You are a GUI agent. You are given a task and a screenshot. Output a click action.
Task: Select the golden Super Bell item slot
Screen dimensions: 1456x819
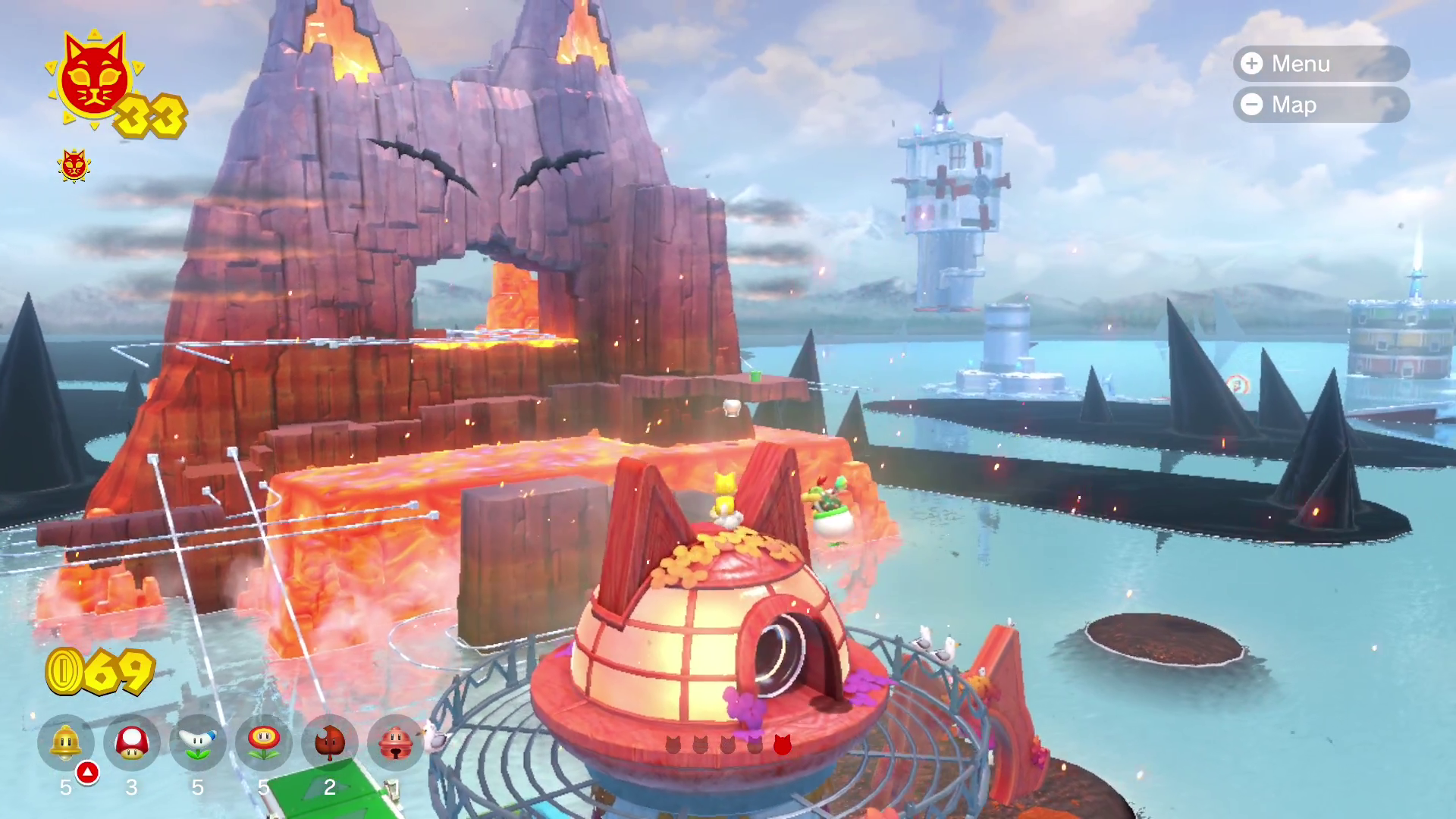pyautogui.click(x=66, y=742)
